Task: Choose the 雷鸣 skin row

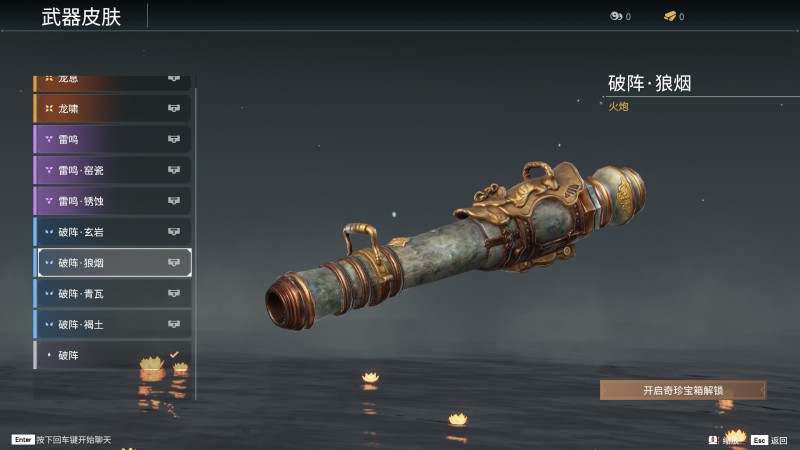Action: tap(112, 139)
